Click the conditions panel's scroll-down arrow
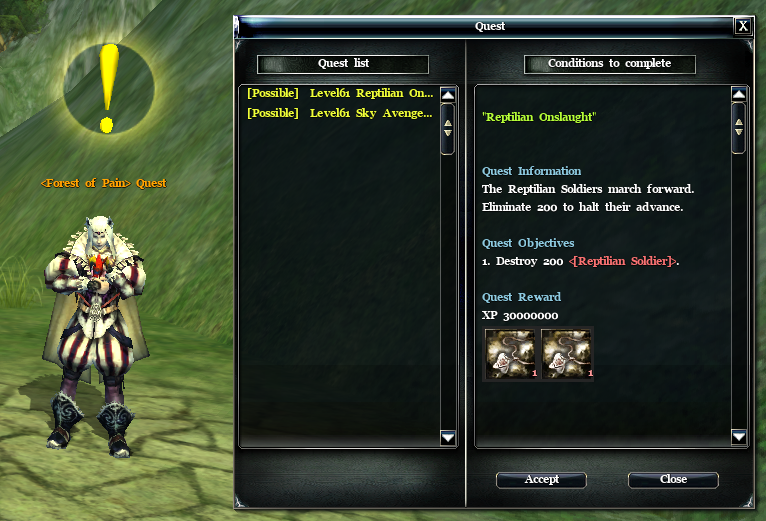766x521 pixels. (x=739, y=437)
